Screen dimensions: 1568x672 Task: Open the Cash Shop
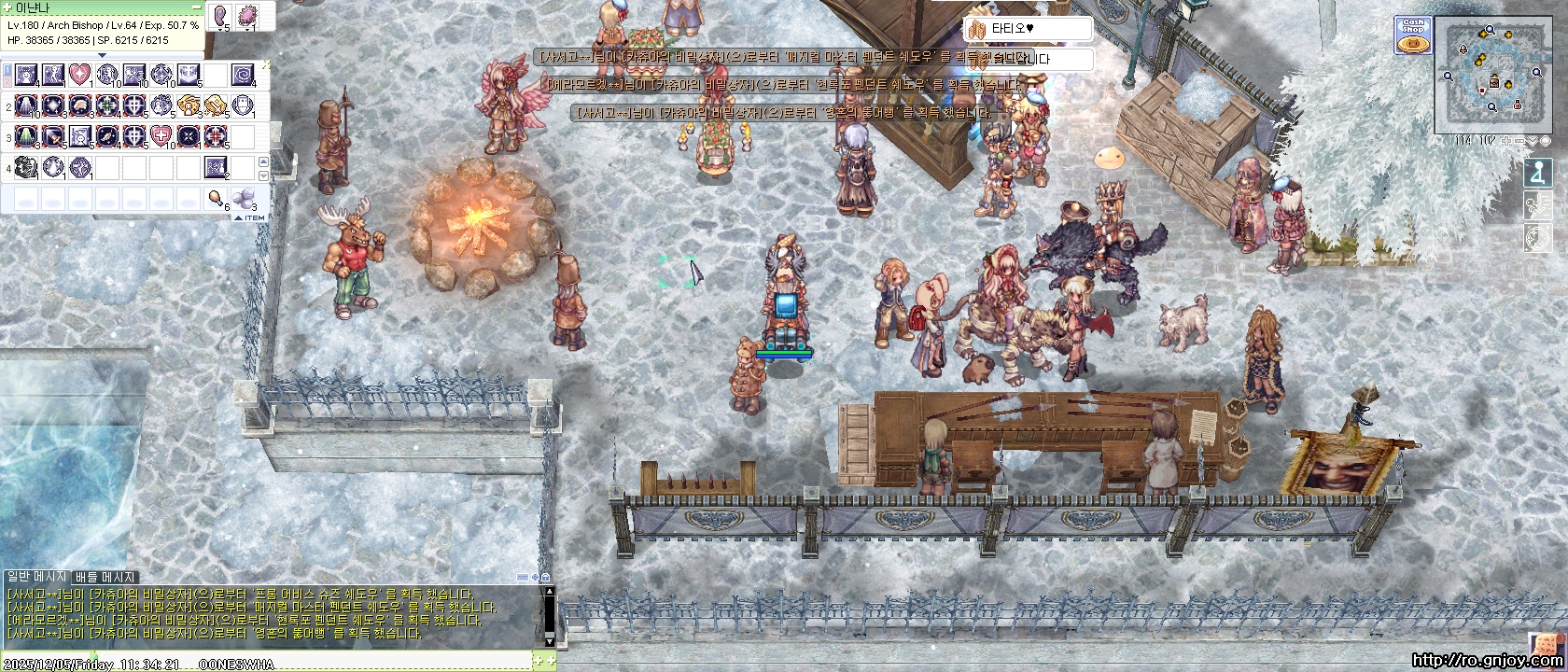tap(1414, 36)
